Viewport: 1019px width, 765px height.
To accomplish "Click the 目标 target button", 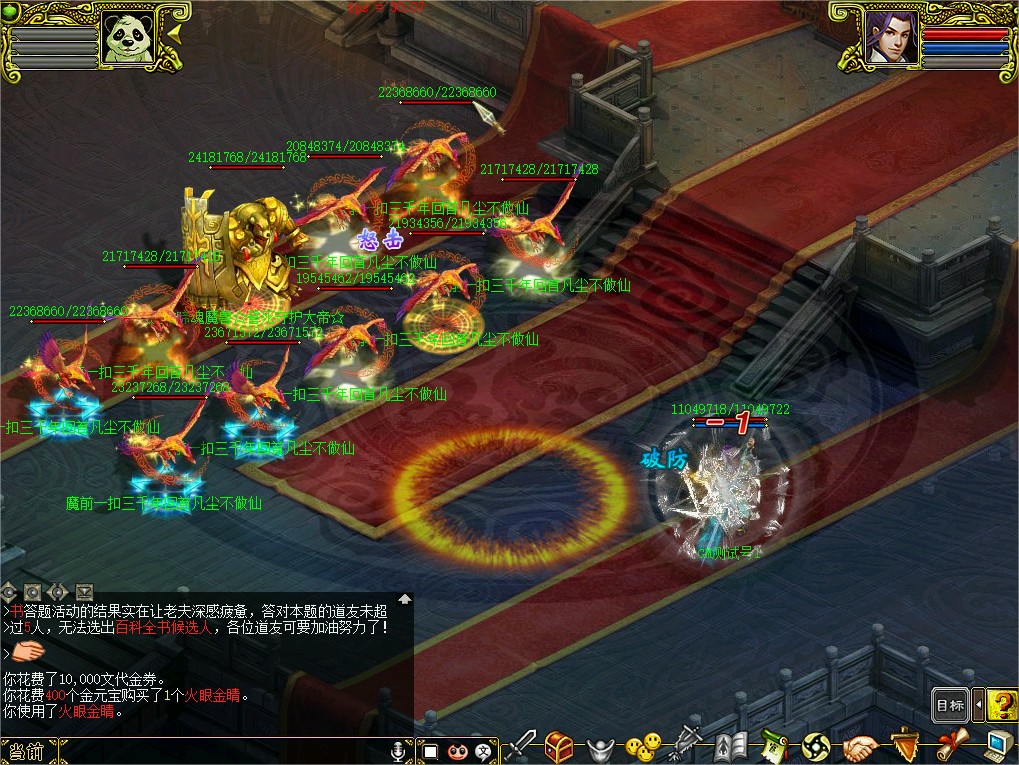I will pyautogui.click(x=949, y=705).
